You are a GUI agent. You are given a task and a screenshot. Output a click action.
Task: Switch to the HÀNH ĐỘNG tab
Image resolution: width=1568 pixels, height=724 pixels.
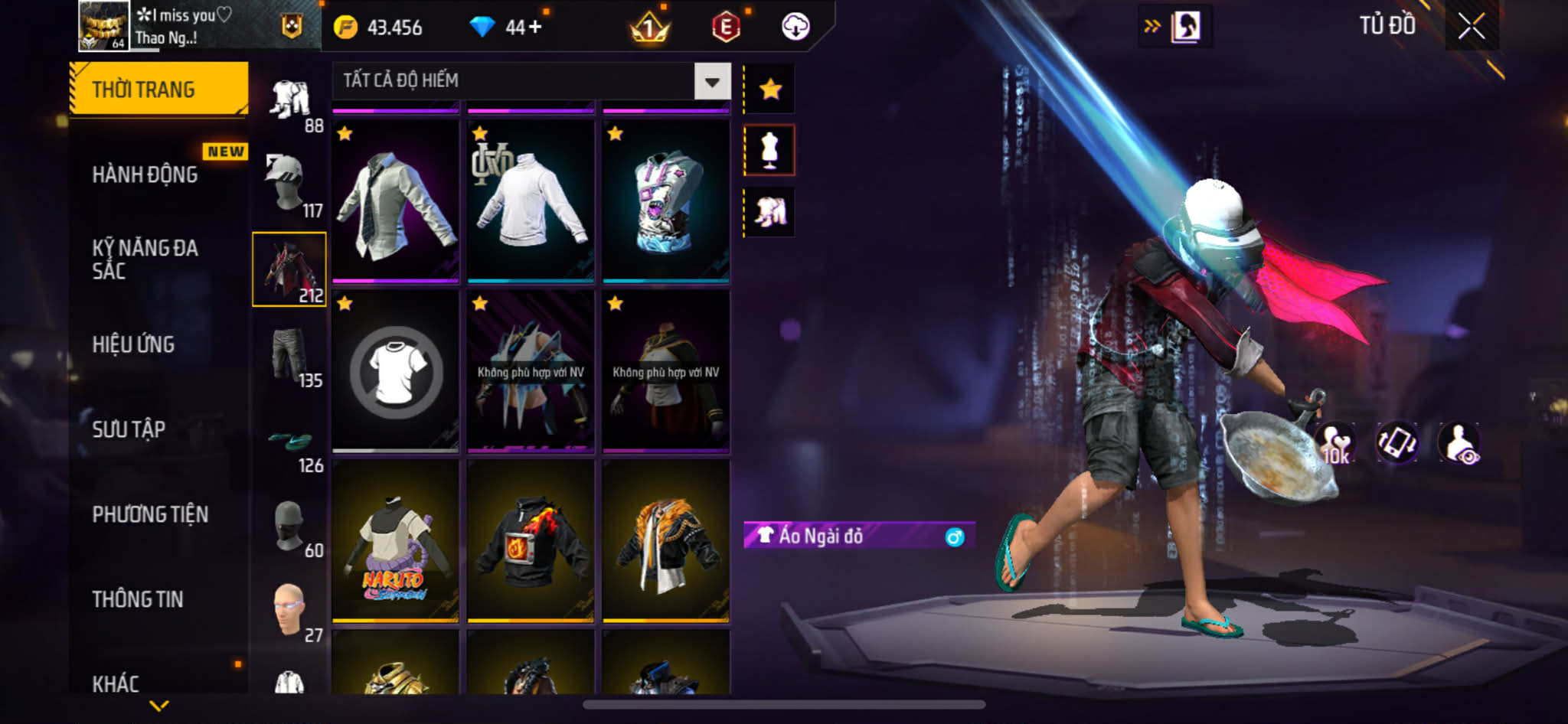click(145, 174)
